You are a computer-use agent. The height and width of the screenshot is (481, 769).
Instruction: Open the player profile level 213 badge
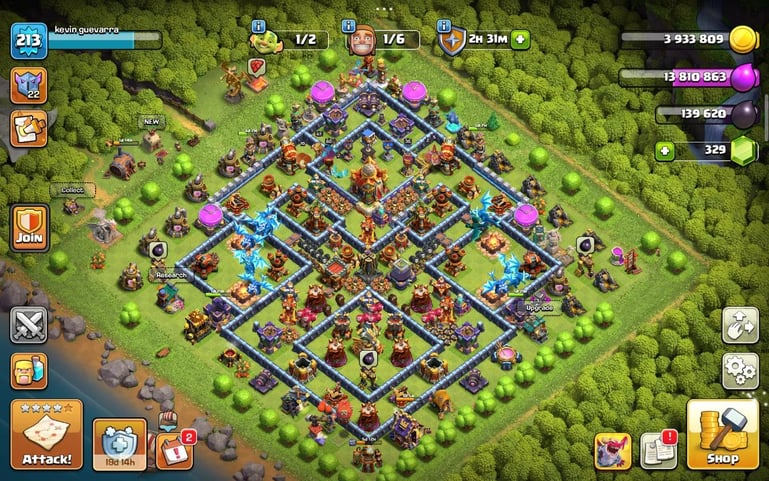point(28,40)
